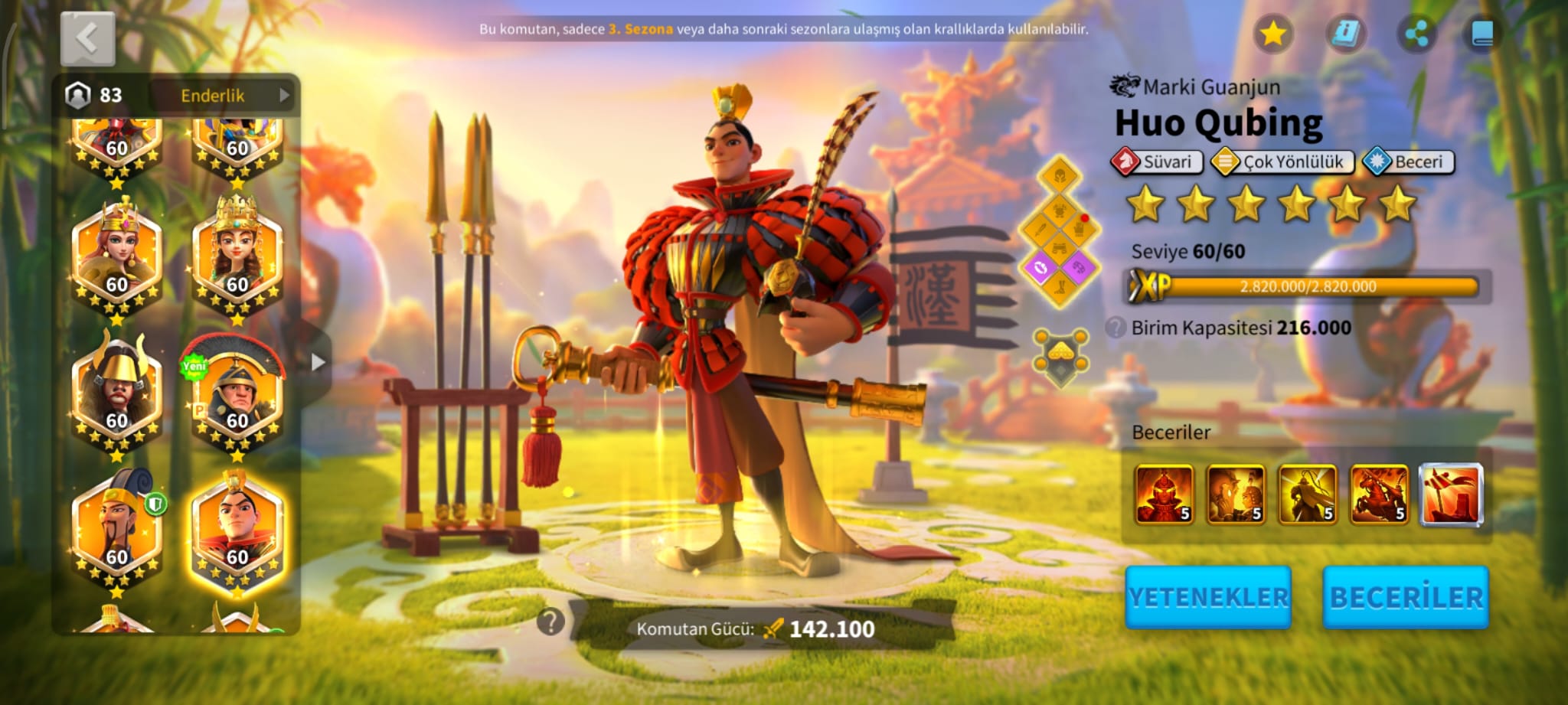1568x705 pixels.
Task: Open the Yetenekler talents screen
Action: click(x=1208, y=597)
